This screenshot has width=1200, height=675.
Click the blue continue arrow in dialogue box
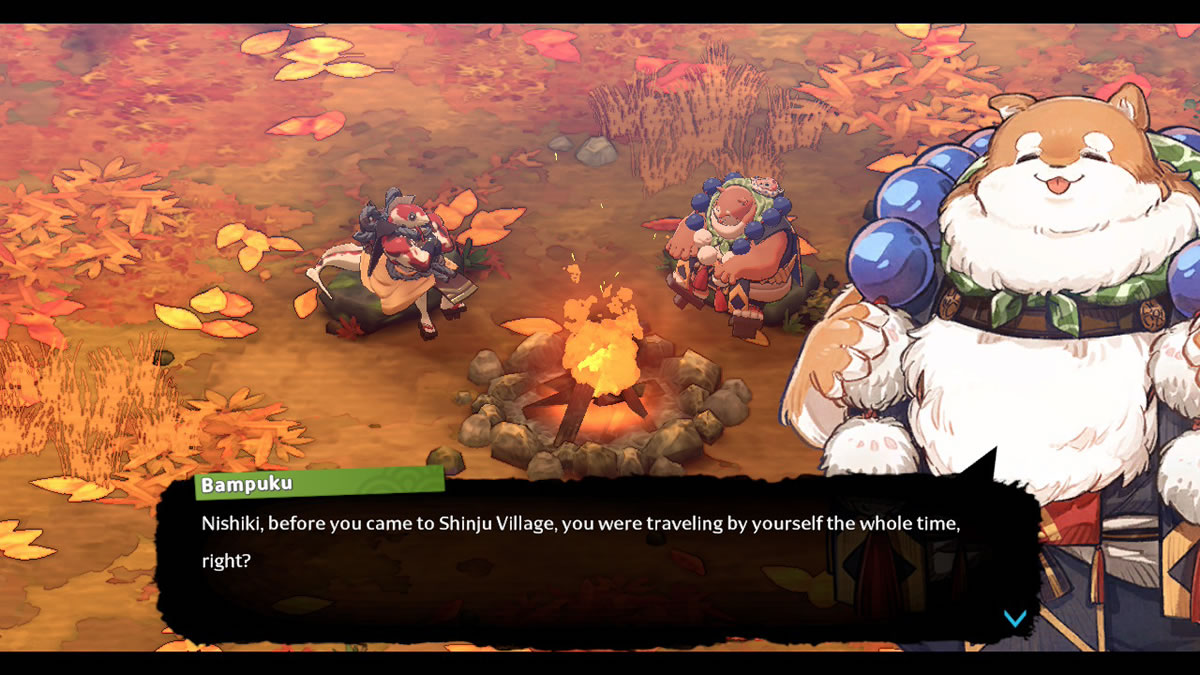click(x=1015, y=618)
